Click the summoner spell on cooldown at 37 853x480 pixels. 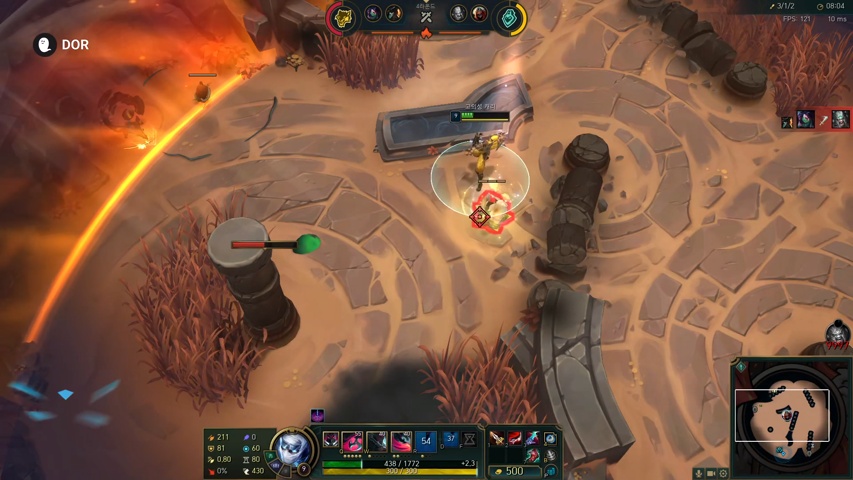[450, 439]
